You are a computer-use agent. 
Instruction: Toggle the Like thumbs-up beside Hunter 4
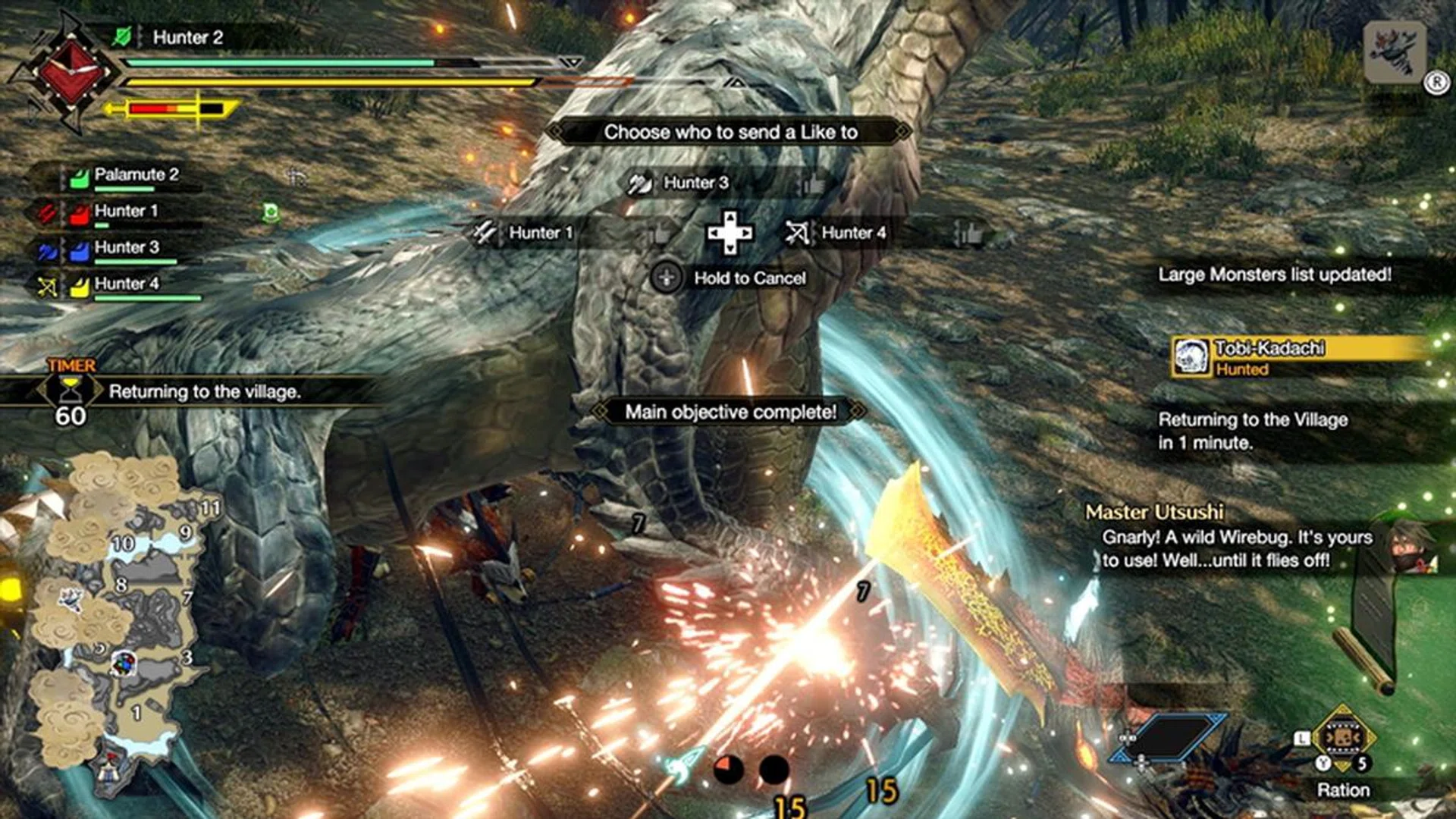[x=971, y=233]
